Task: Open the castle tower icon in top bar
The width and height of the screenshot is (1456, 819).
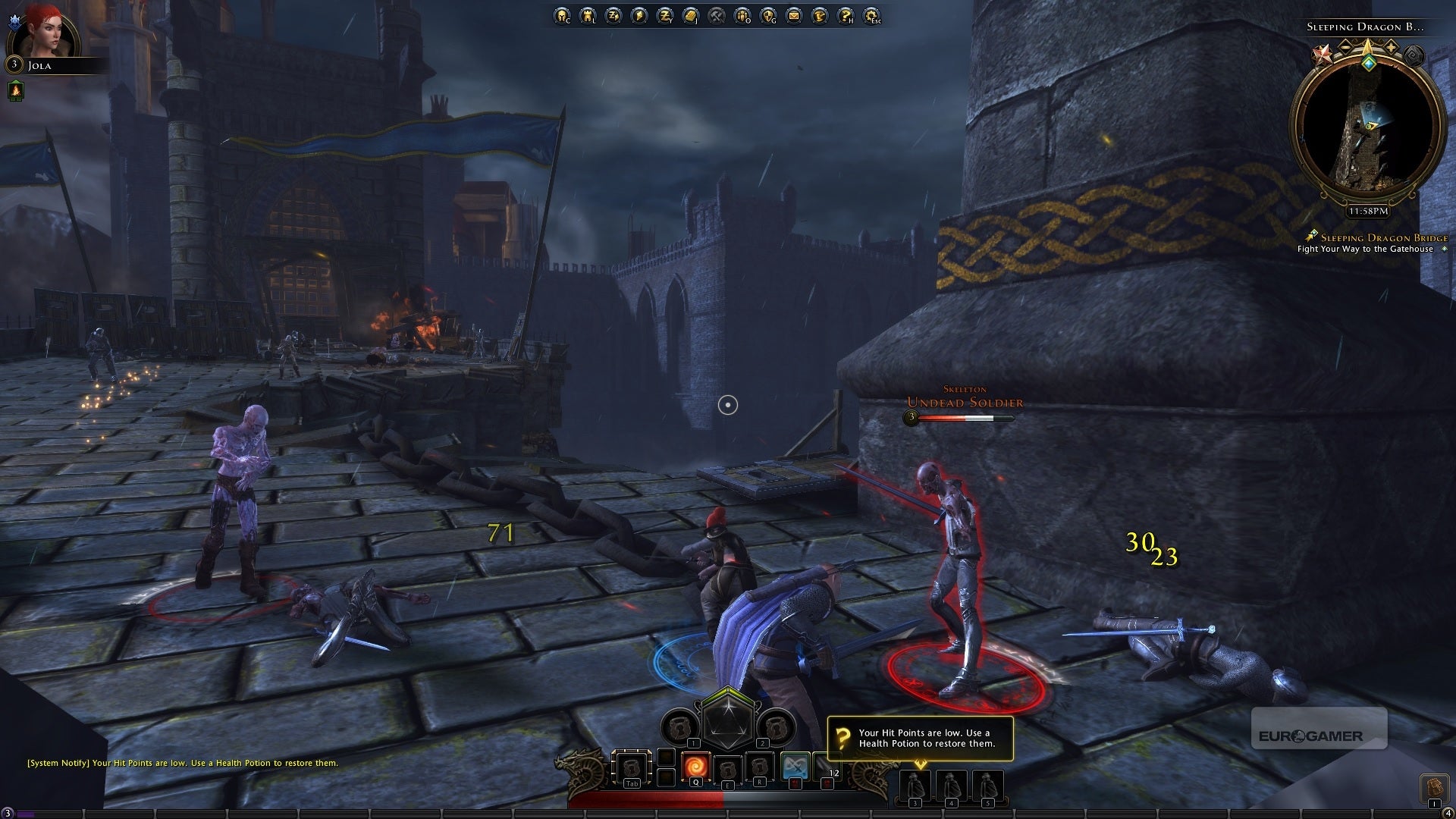Action: click(588, 15)
